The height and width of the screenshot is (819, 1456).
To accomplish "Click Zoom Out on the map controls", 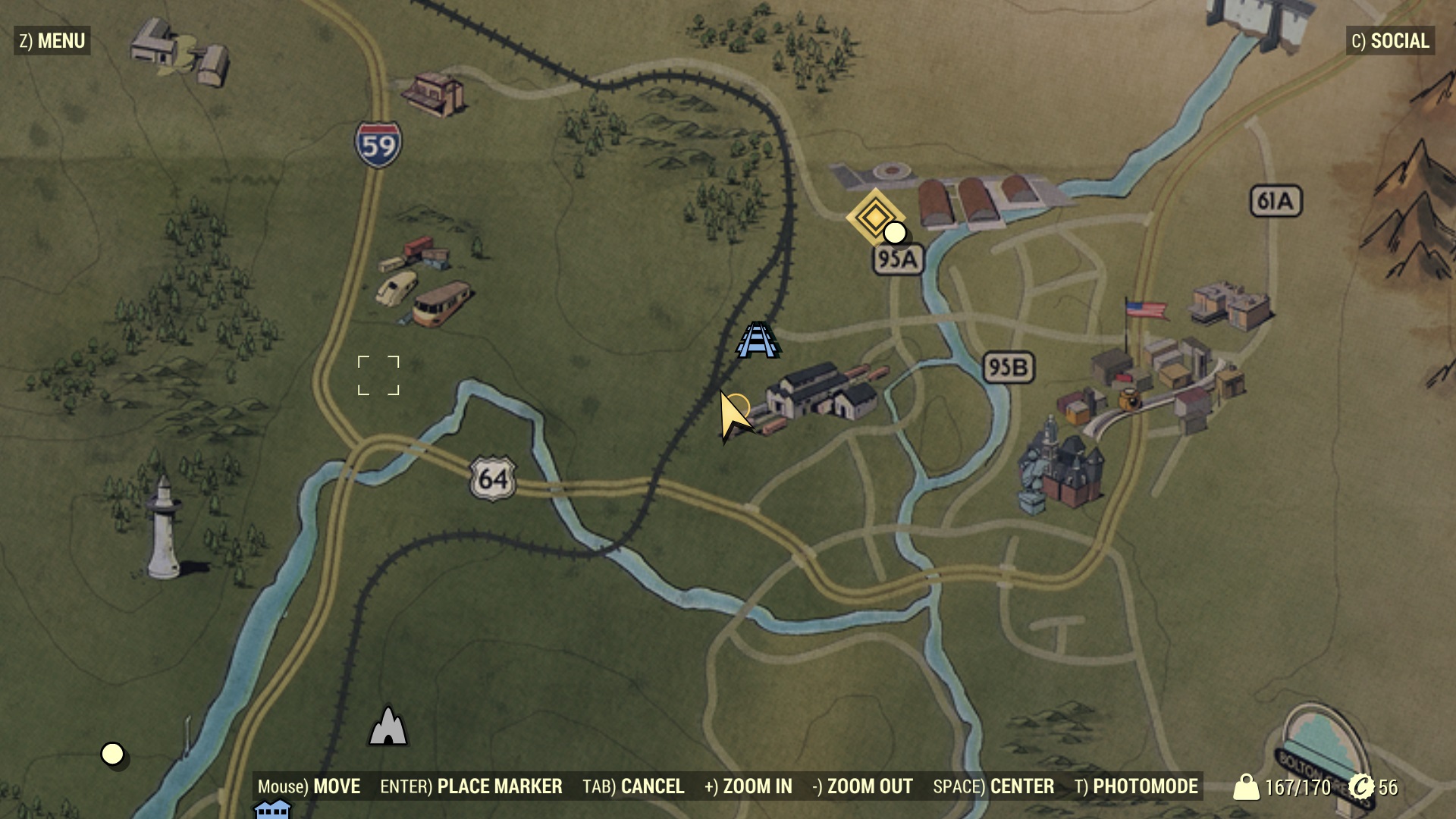I will [x=862, y=787].
